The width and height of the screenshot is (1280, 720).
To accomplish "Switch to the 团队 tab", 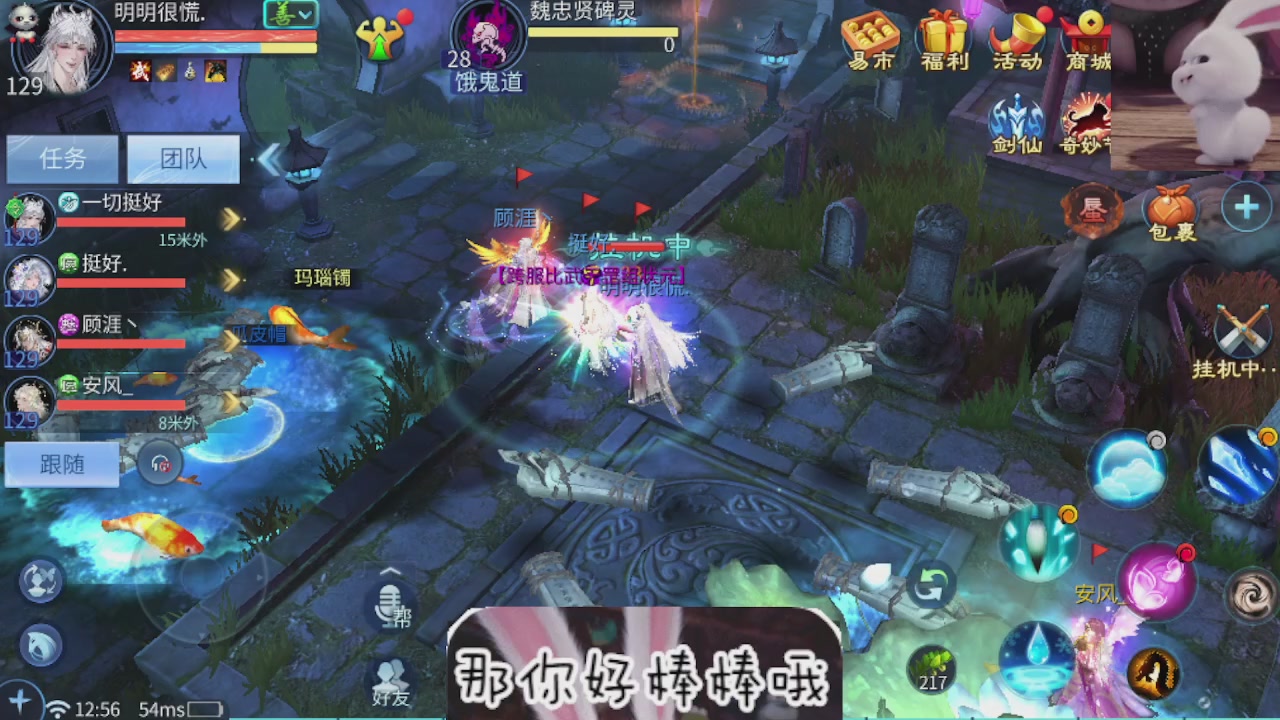I will tap(183, 159).
